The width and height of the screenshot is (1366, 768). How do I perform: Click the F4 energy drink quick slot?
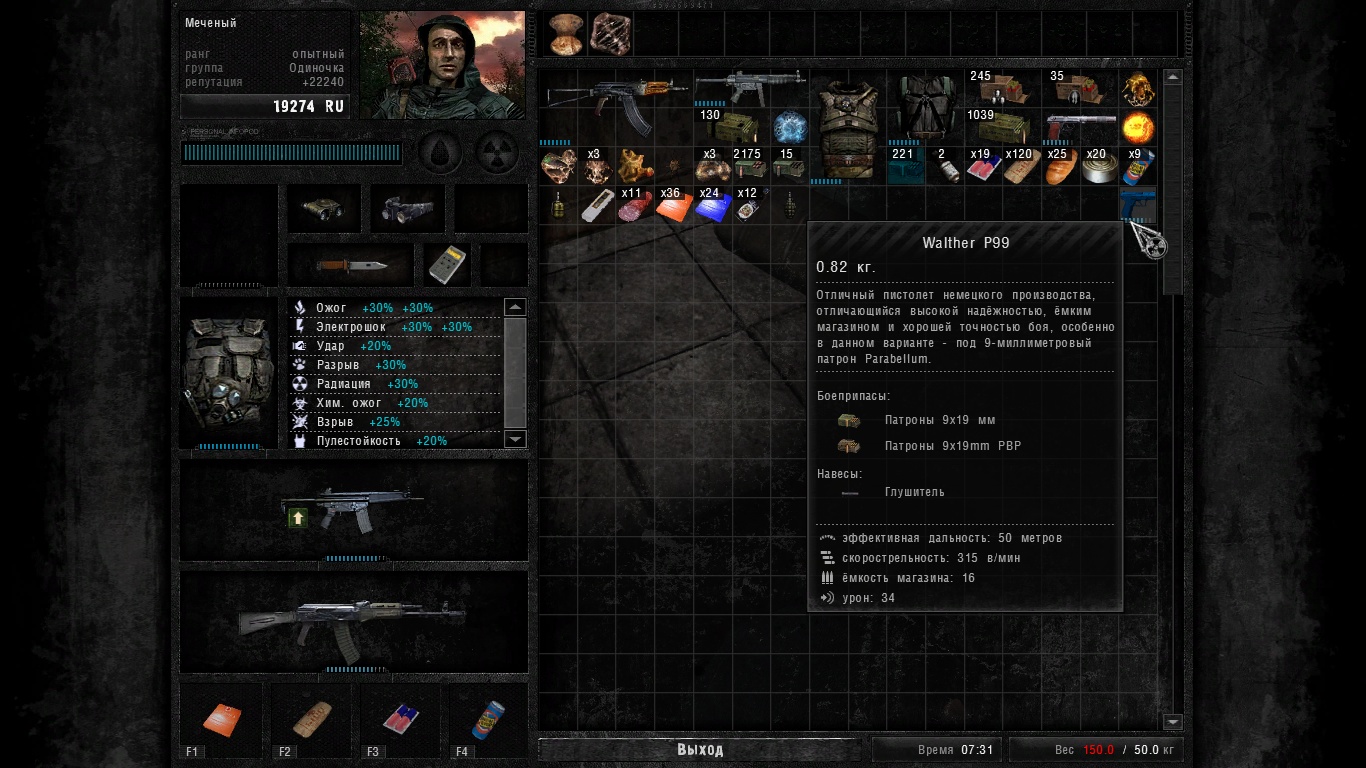click(x=489, y=719)
